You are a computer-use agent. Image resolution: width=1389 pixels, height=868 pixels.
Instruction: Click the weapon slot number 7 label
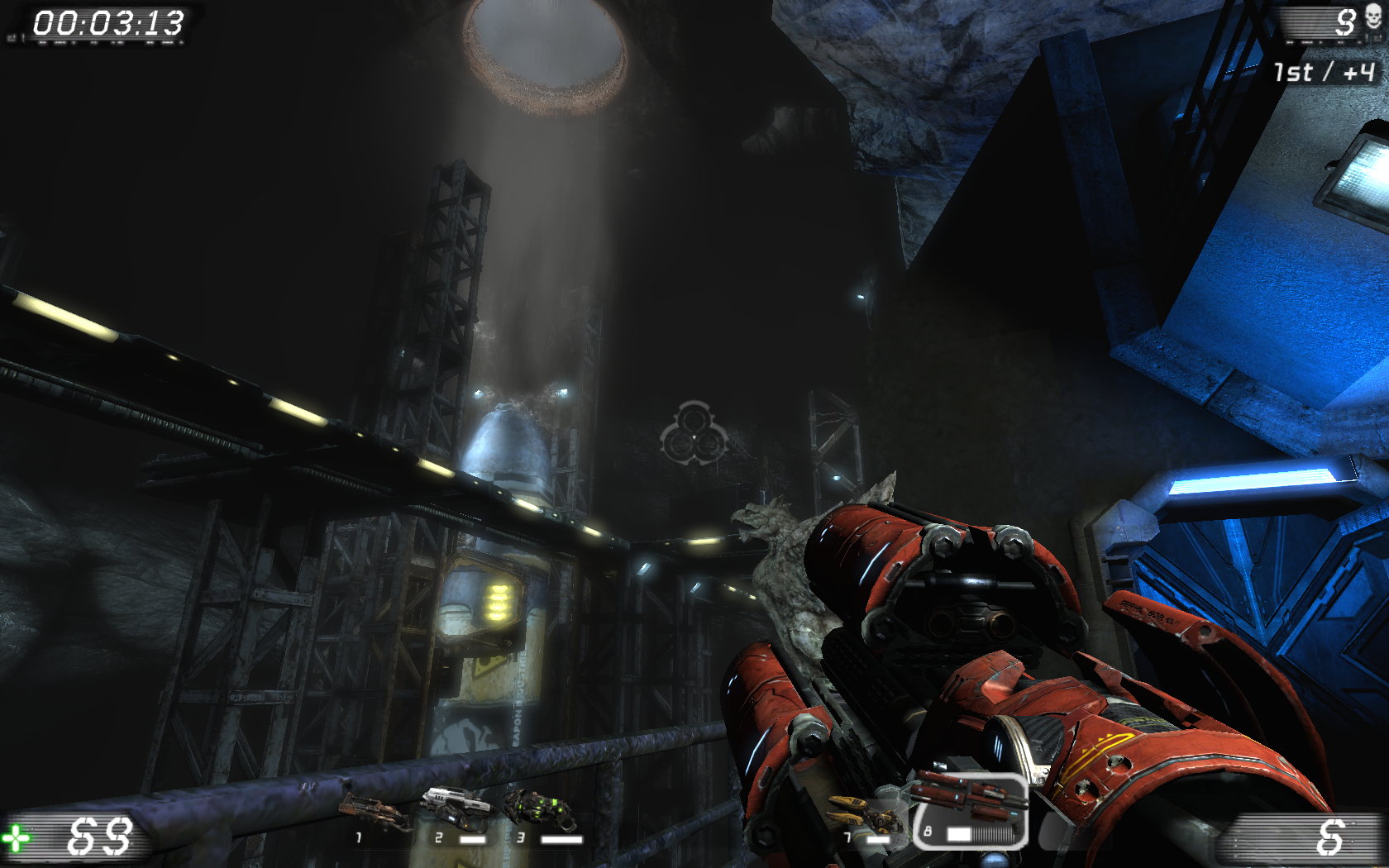point(847,837)
